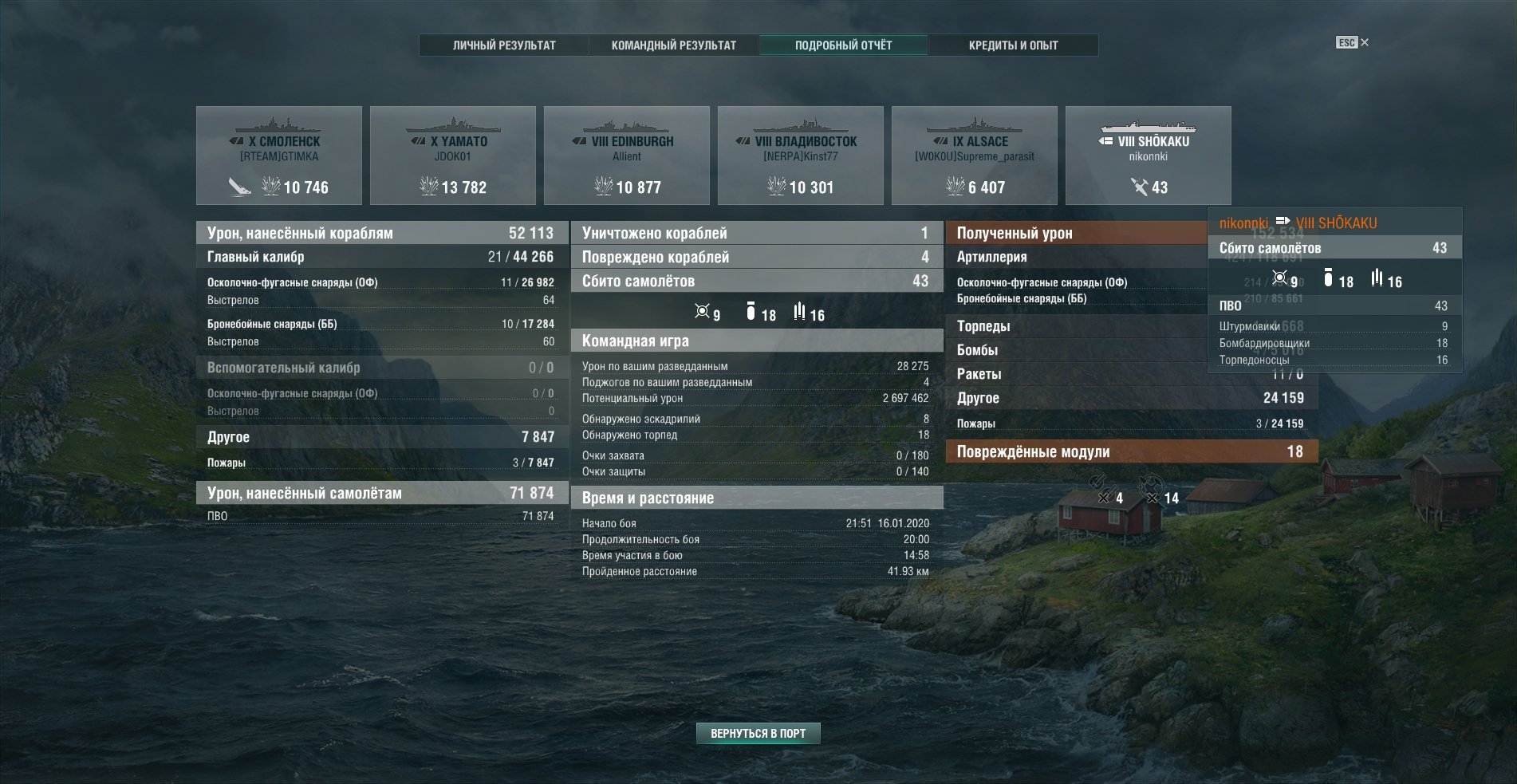The width and height of the screenshot is (1517, 784).
Task: Select the IX Alsace ship card
Action: coord(975,156)
